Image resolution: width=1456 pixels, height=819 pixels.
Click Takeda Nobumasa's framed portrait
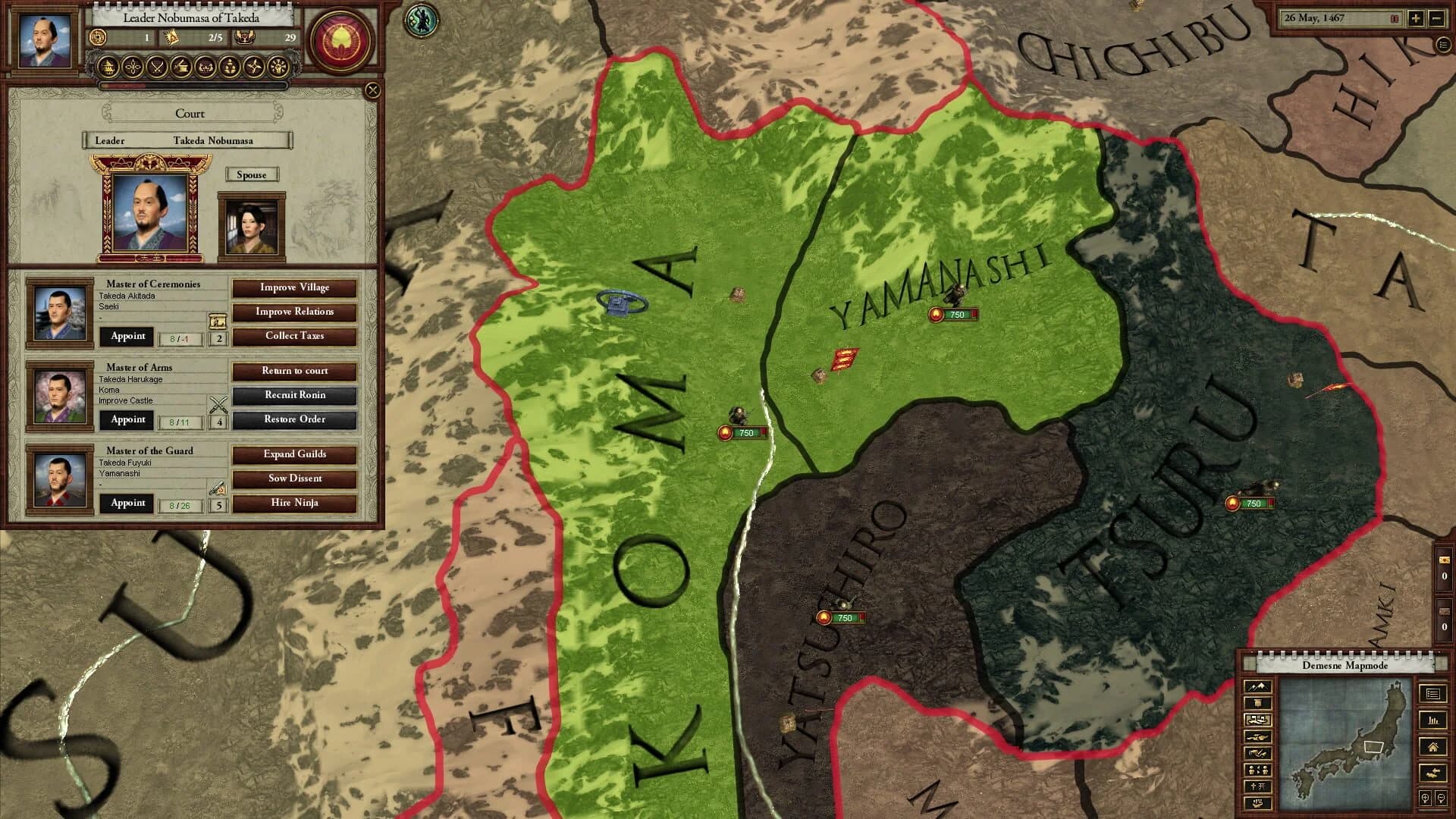point(149,212)
